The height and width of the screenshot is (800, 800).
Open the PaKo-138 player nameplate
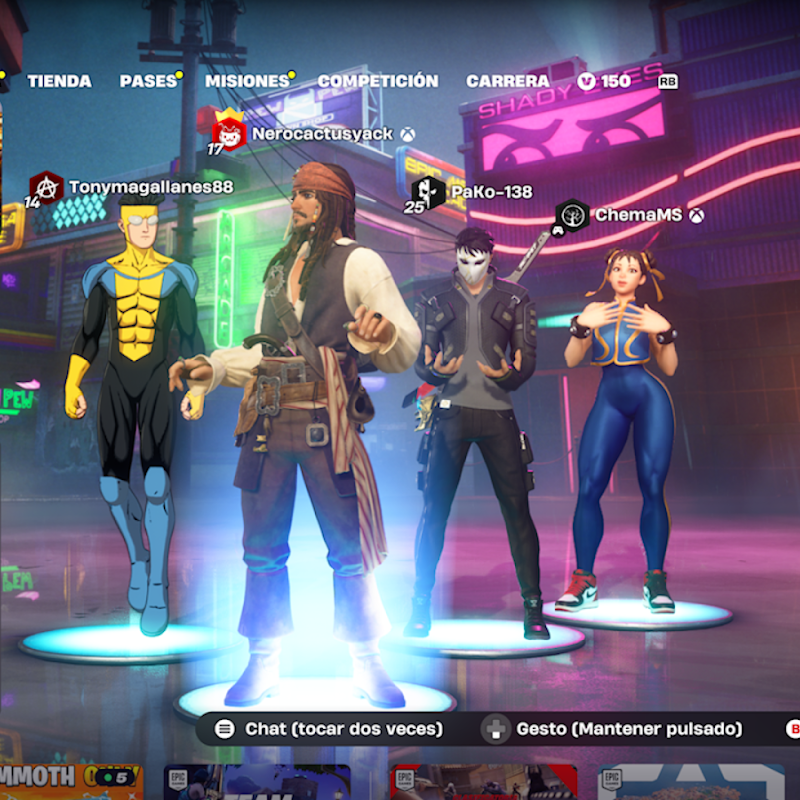[490, 191]
